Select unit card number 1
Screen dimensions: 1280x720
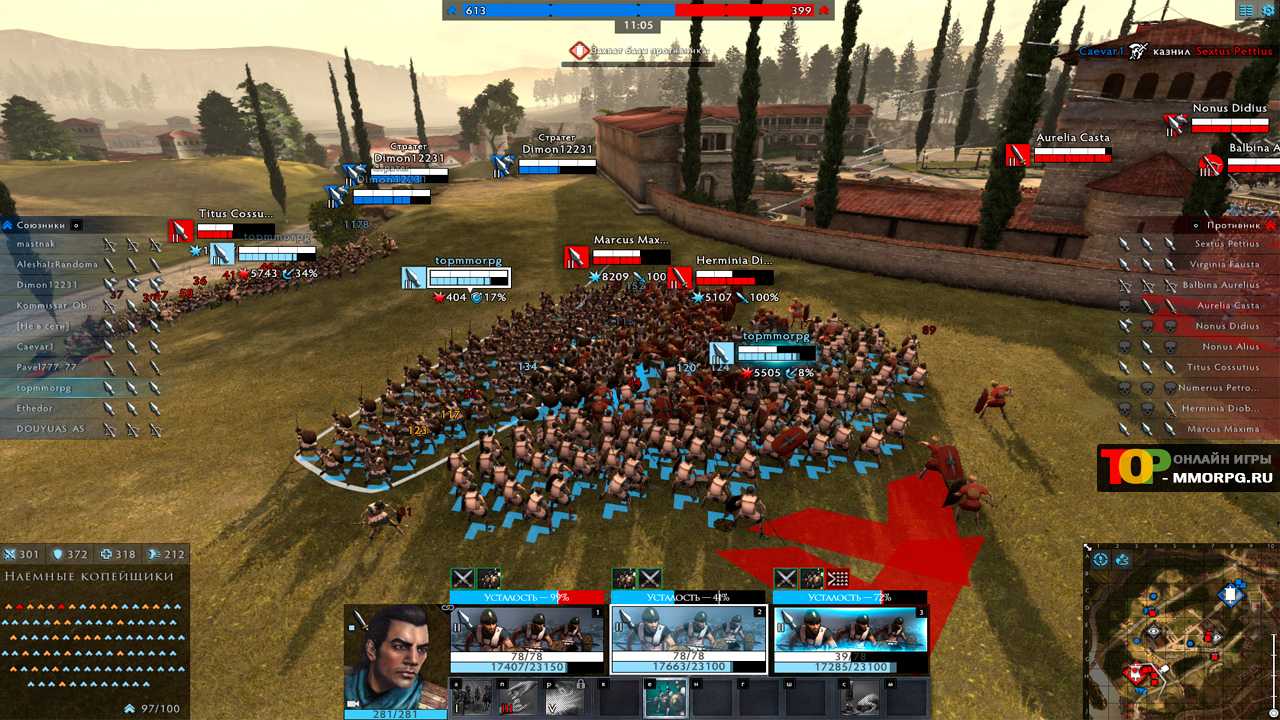click(527, 638)
